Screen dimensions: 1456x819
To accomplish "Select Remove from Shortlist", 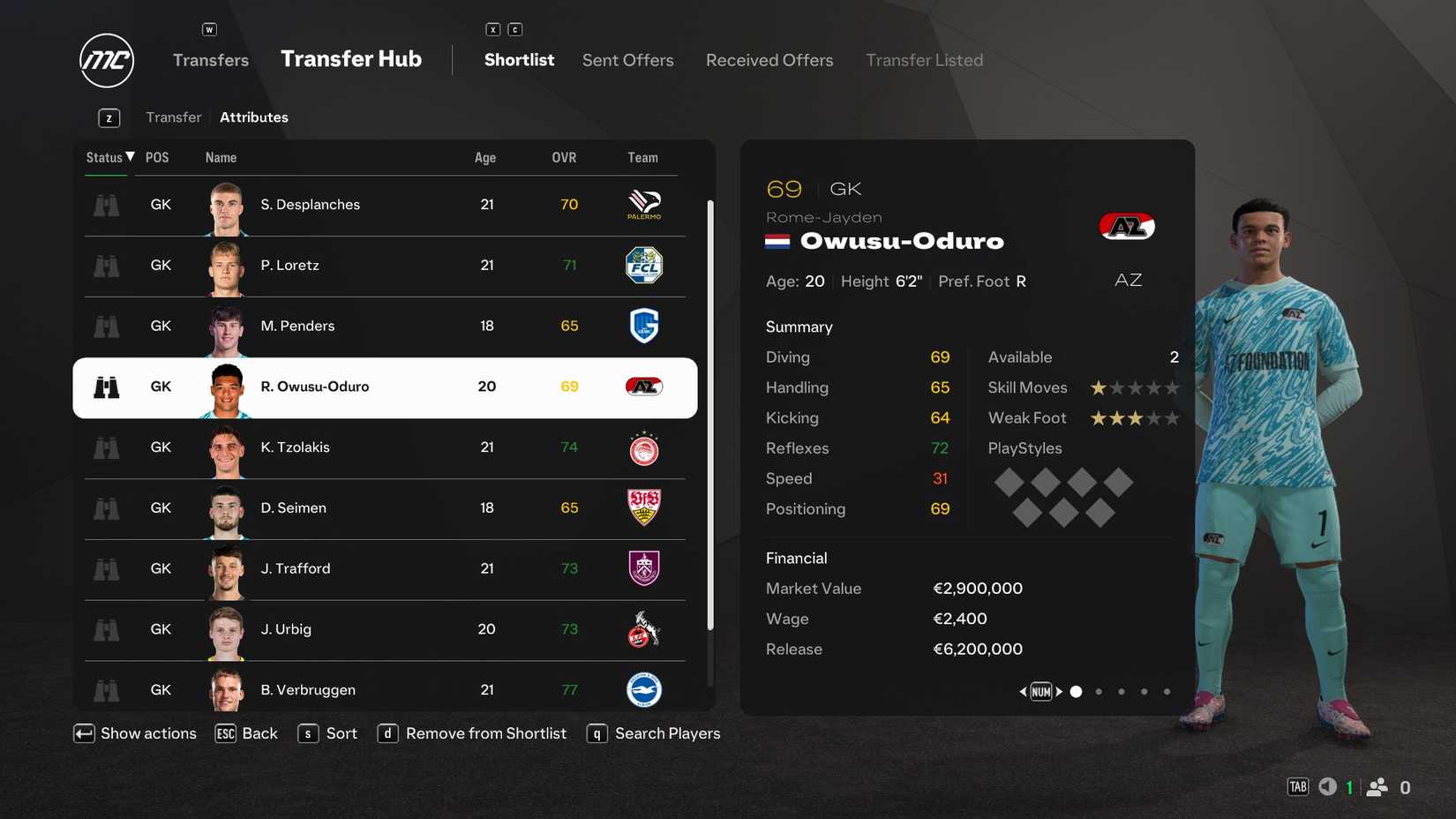I will pyautogui.click(x=485, y=733).
